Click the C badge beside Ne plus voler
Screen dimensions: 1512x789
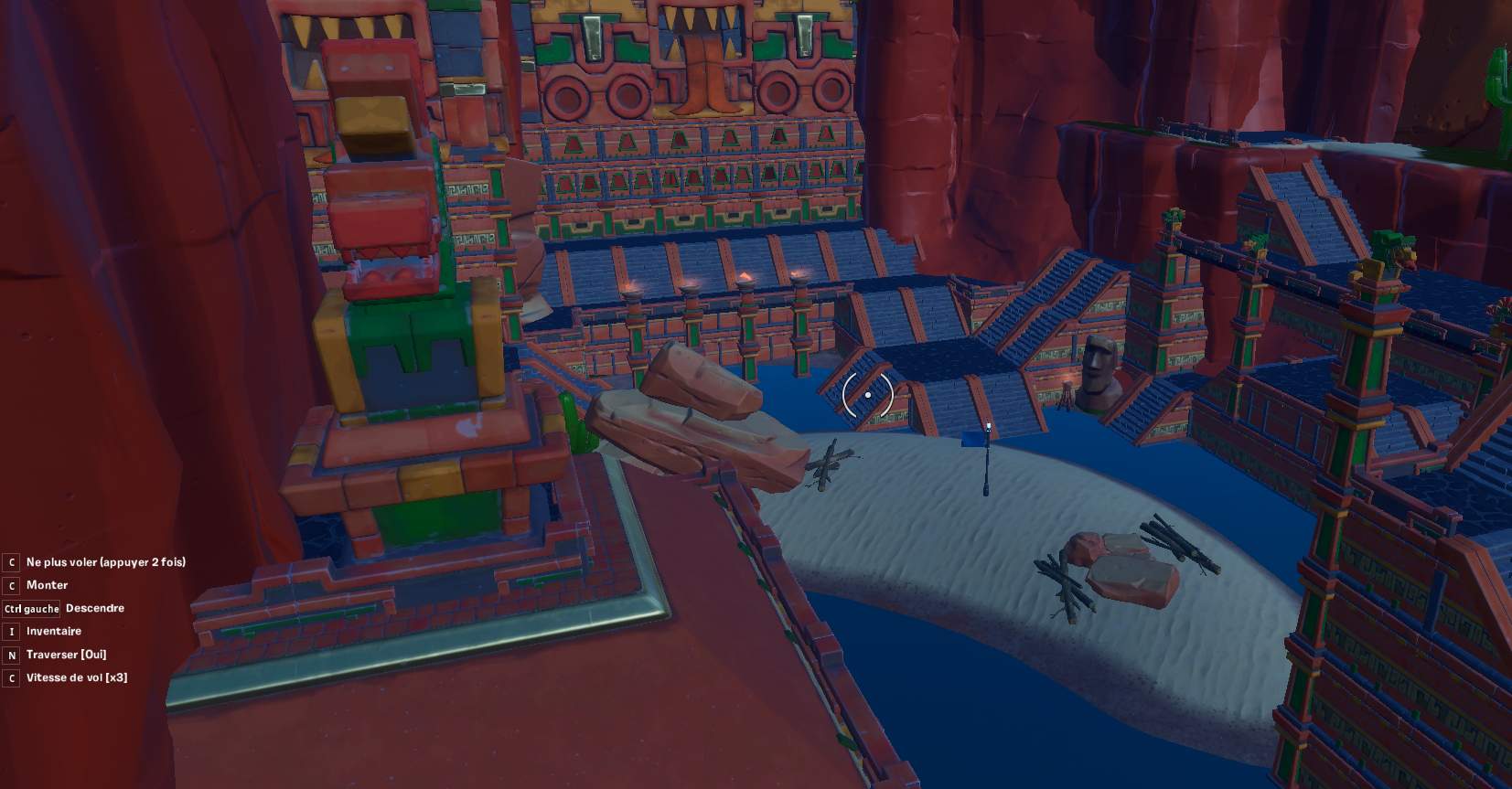(11, 561)
